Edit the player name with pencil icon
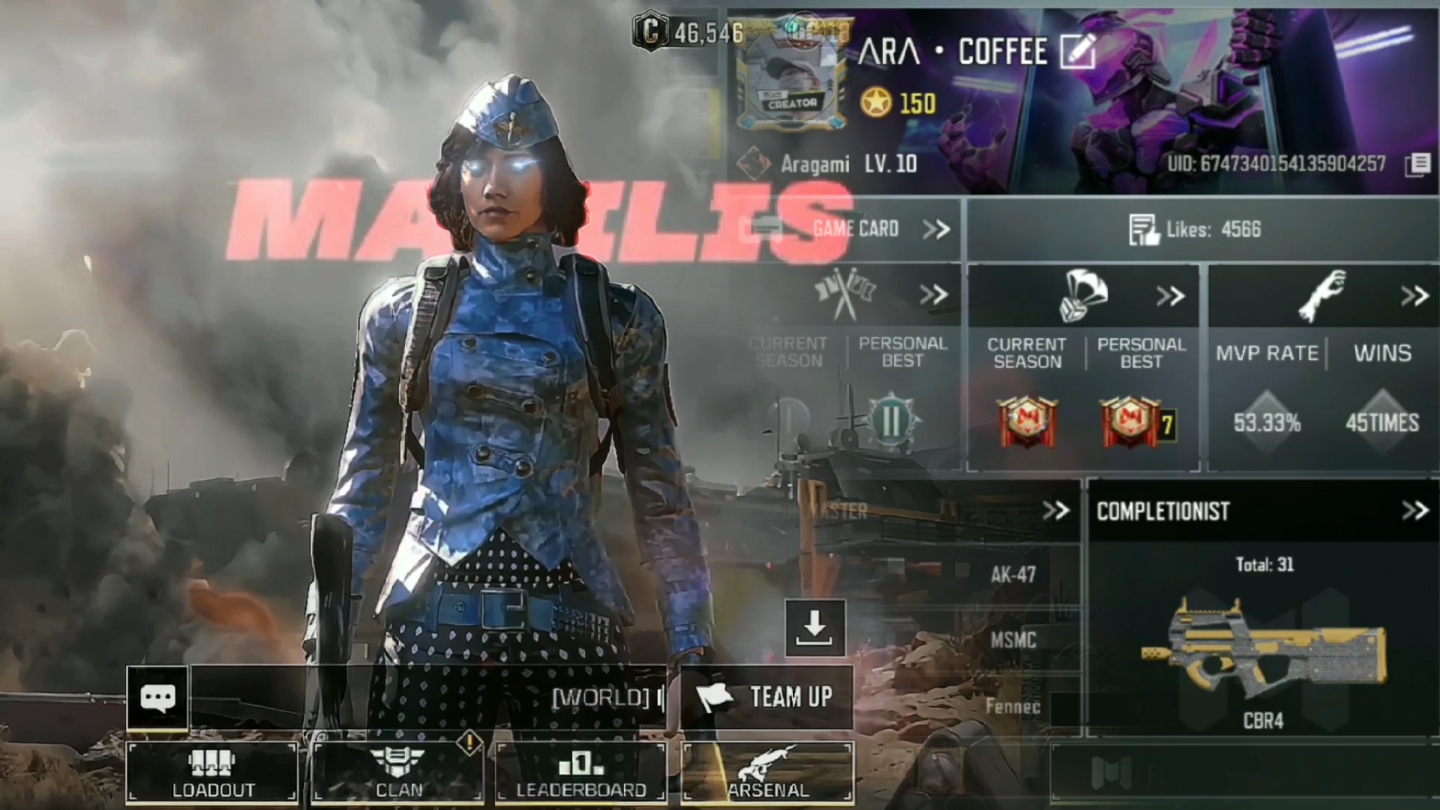Screen dimensions: 1440x810 click(1078, 52)
